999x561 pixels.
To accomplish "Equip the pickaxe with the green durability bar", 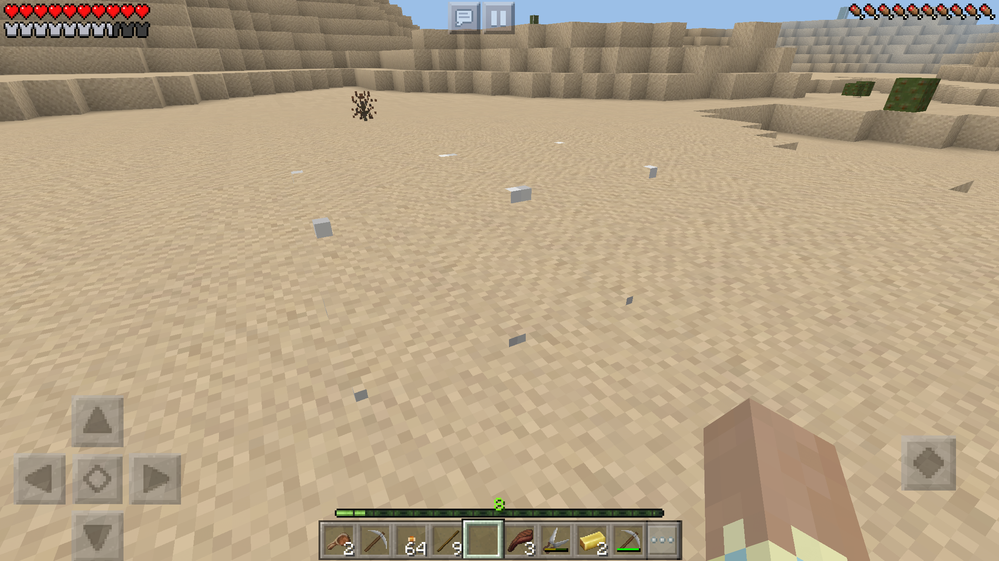I will point(627,540).
